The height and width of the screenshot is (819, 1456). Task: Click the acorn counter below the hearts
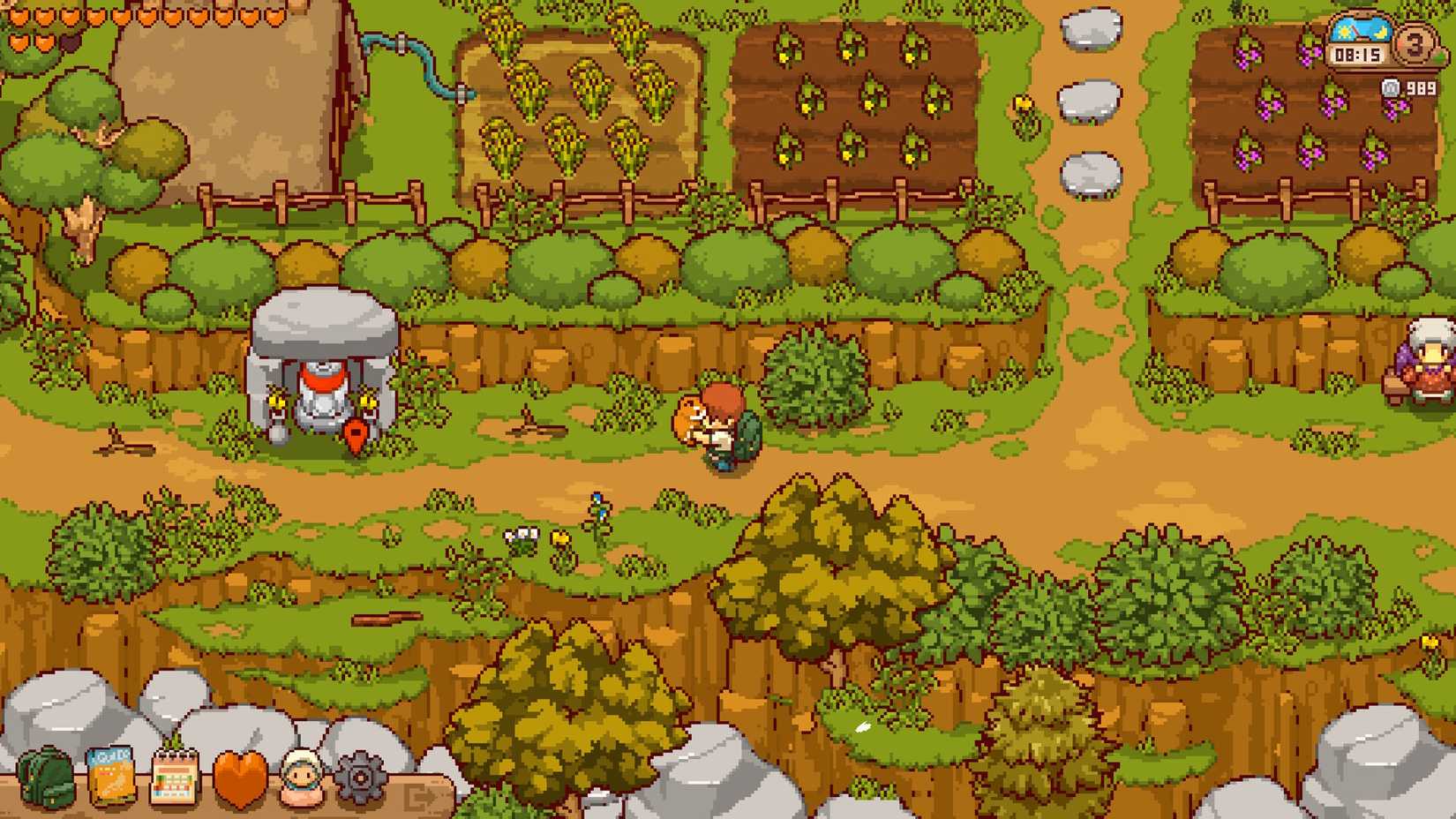(71, 42)
